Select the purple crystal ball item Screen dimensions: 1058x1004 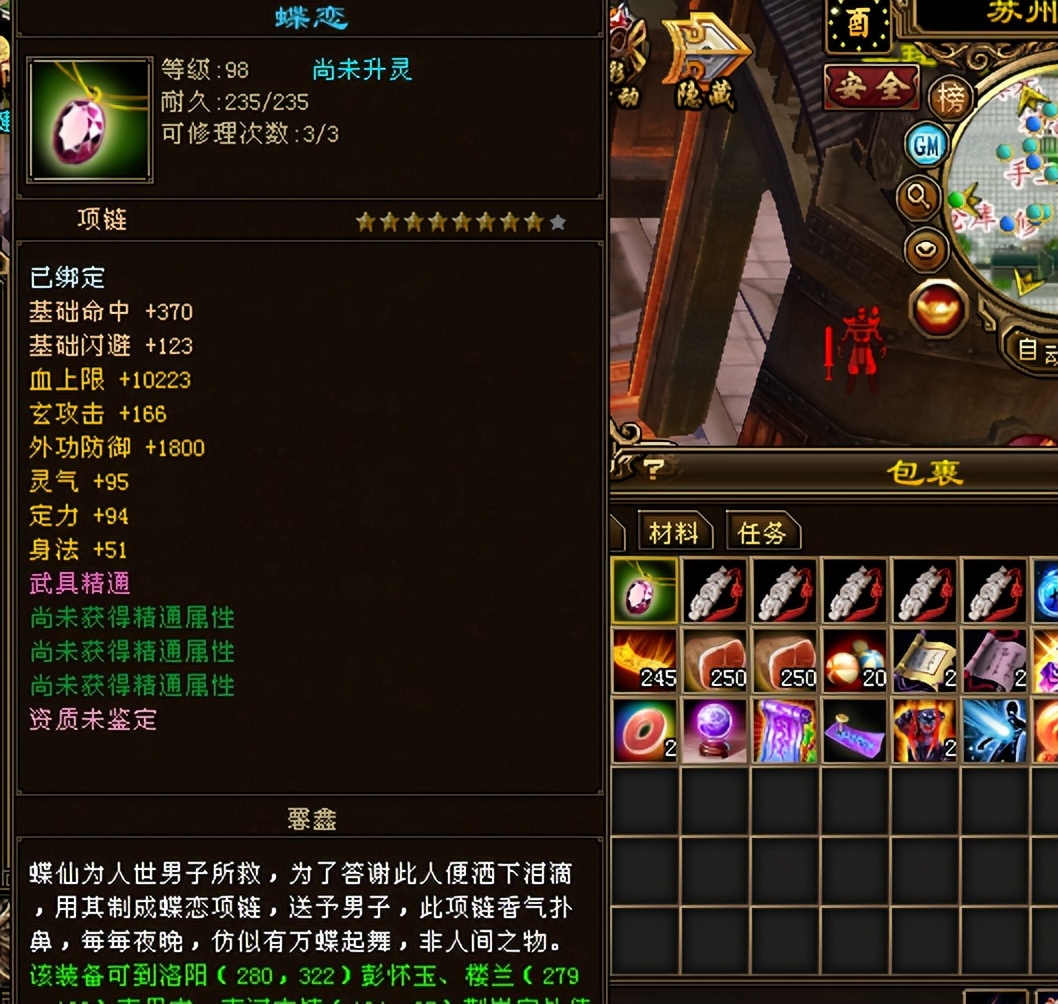pos(714,731)
